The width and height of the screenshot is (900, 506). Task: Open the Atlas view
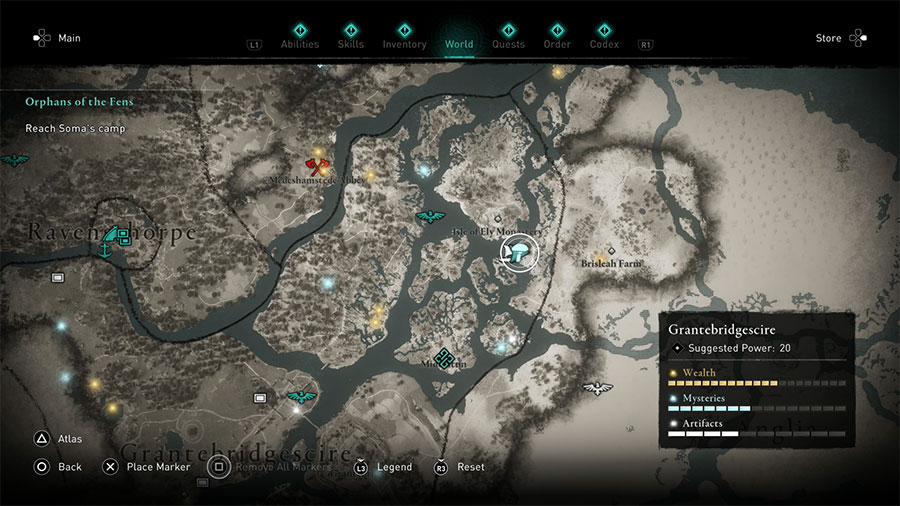point(58,438)
